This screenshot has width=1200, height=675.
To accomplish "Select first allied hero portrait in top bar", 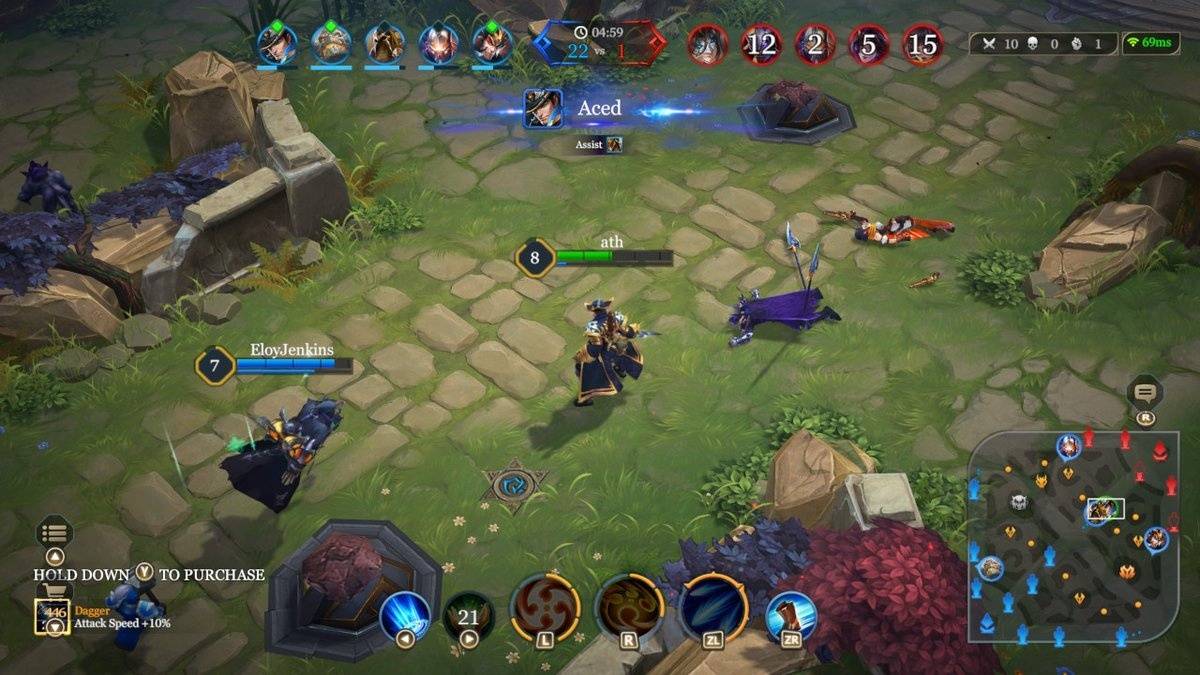I will [x=277, y=43].
